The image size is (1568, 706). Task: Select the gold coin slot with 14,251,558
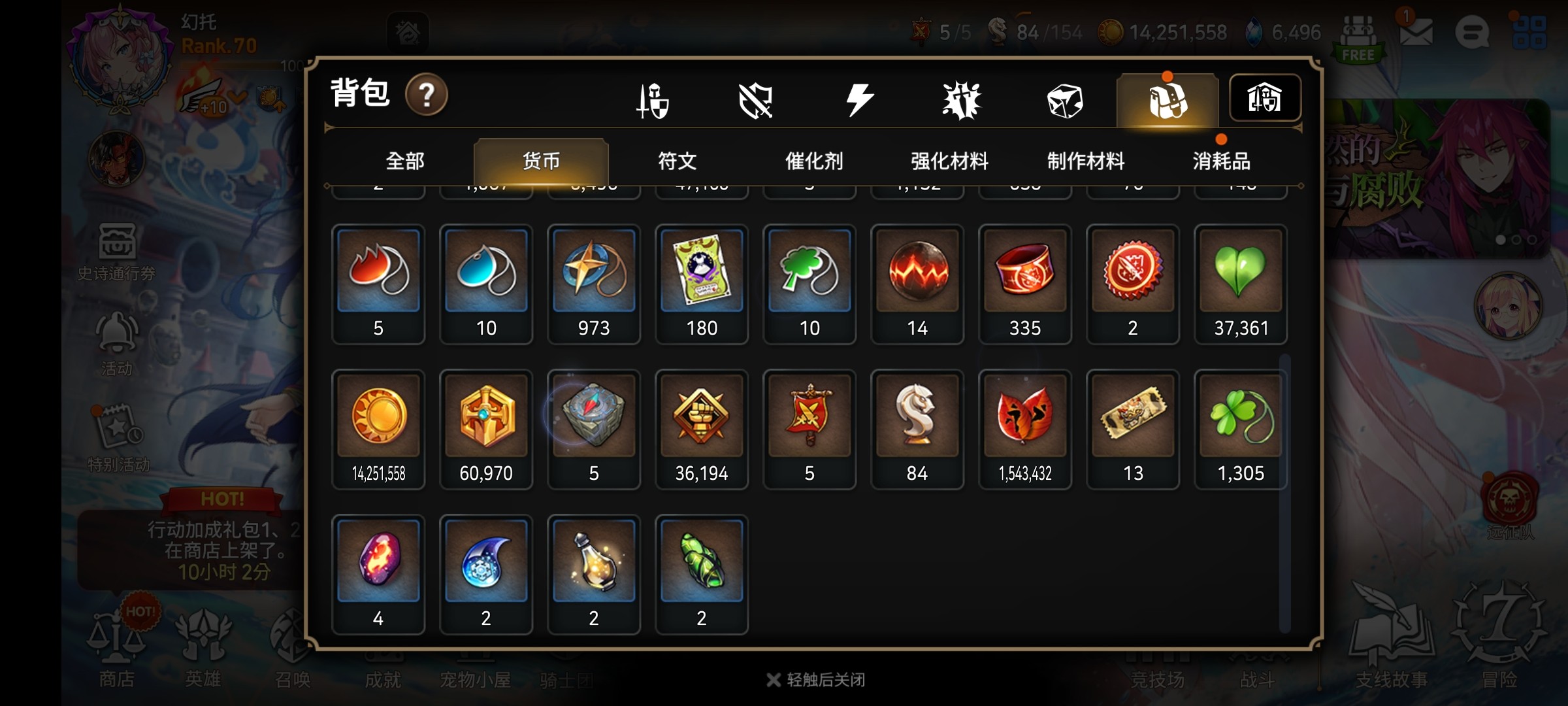(378, 428)
